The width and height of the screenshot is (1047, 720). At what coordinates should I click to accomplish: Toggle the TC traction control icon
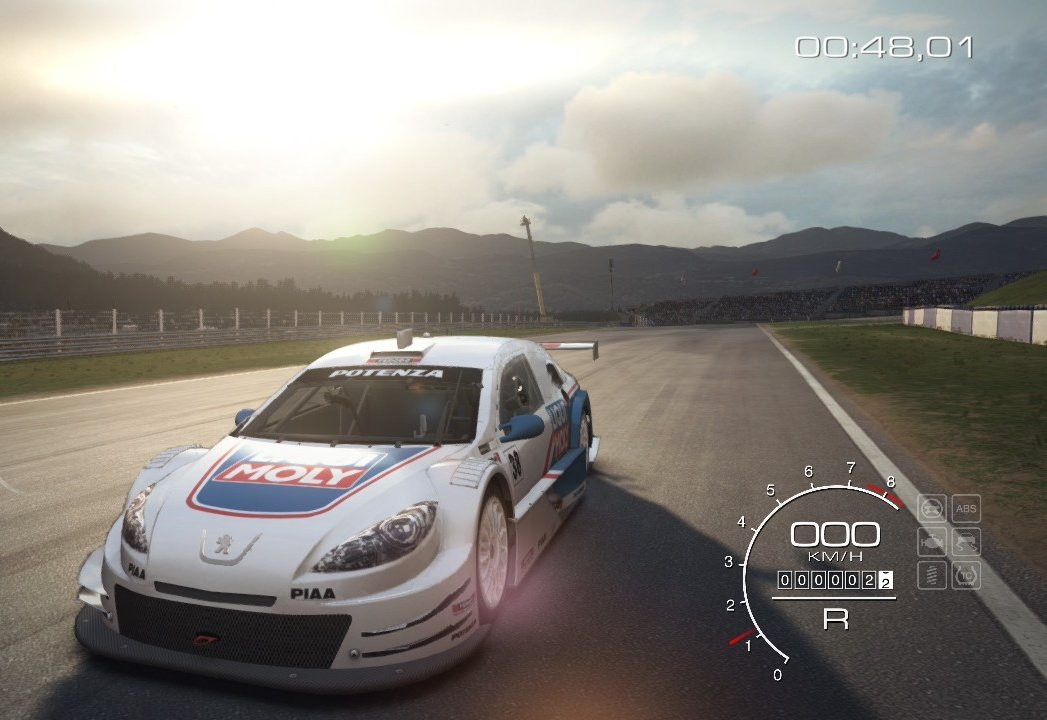[x=966, y=575]
